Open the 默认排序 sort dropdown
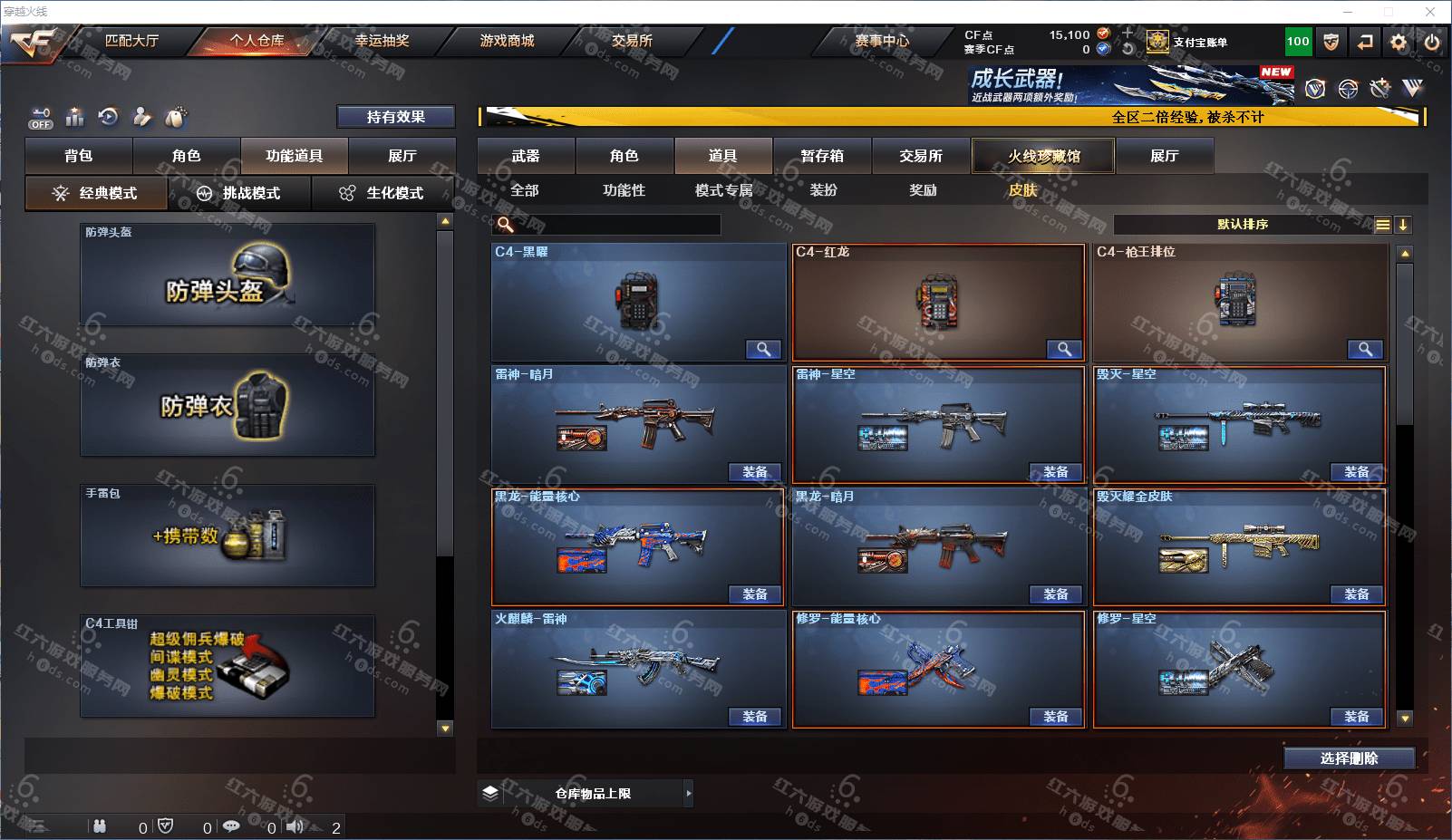This screenshot has width=1452, height=840. (1243, 225)
